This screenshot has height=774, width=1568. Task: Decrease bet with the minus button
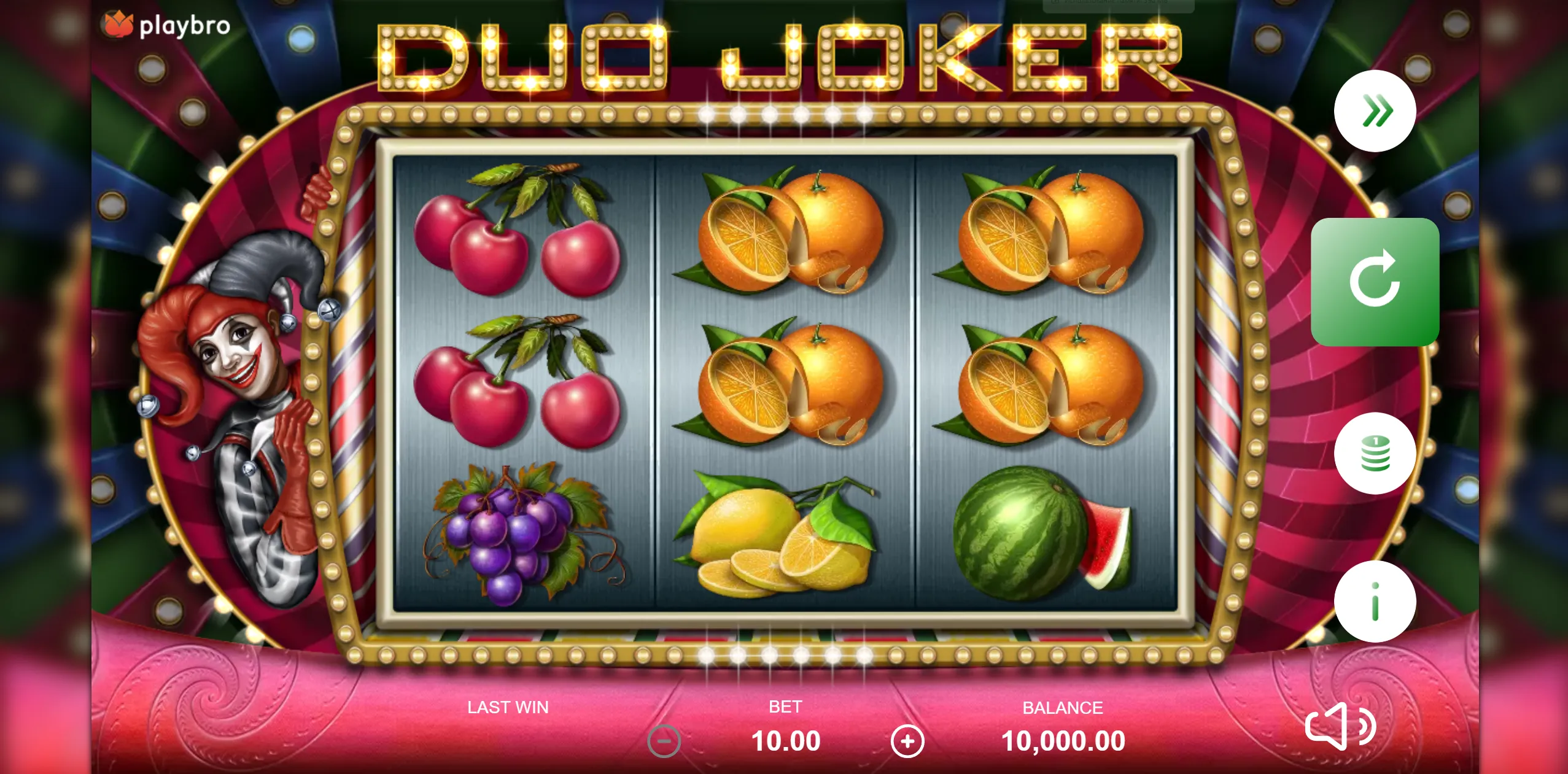(665, 740)
